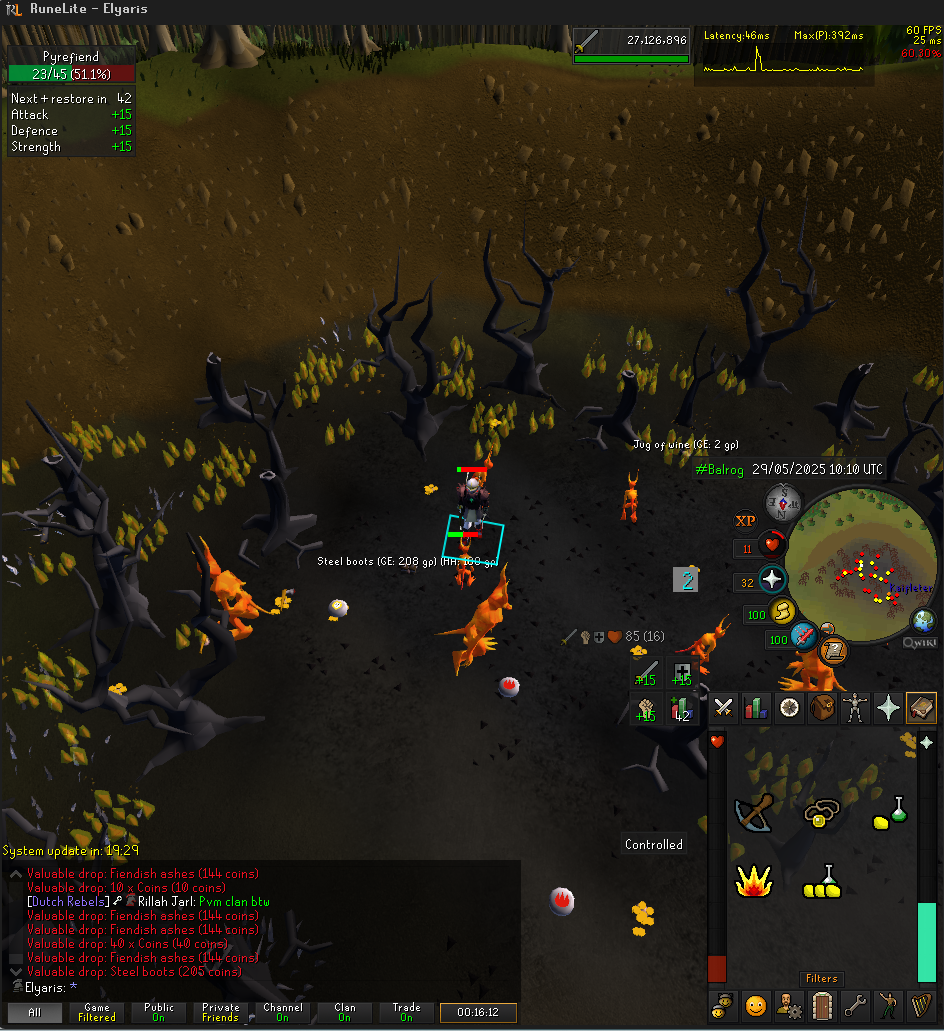Open the Prayer tab
Image resolution: width=944 pixels, height=1031 pixels.
(x=888, y=708)
